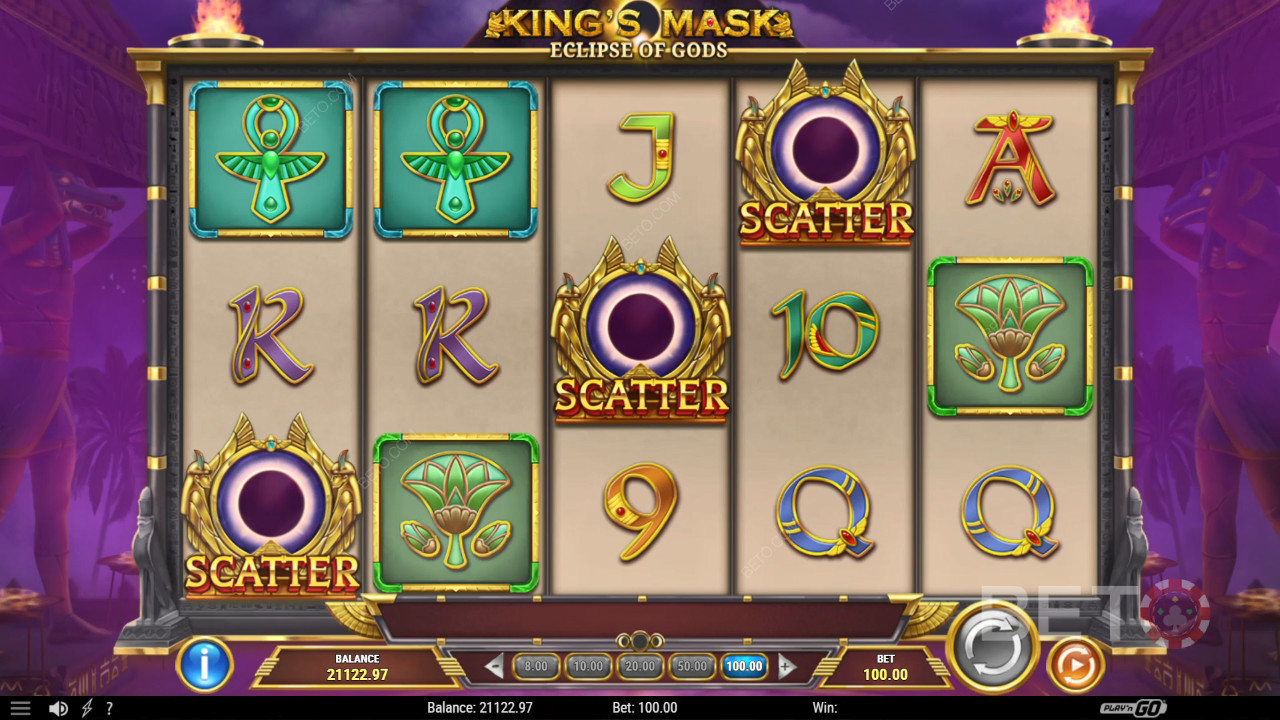
Task: Set bet to 20.00
Action: [x=640, y=666]
